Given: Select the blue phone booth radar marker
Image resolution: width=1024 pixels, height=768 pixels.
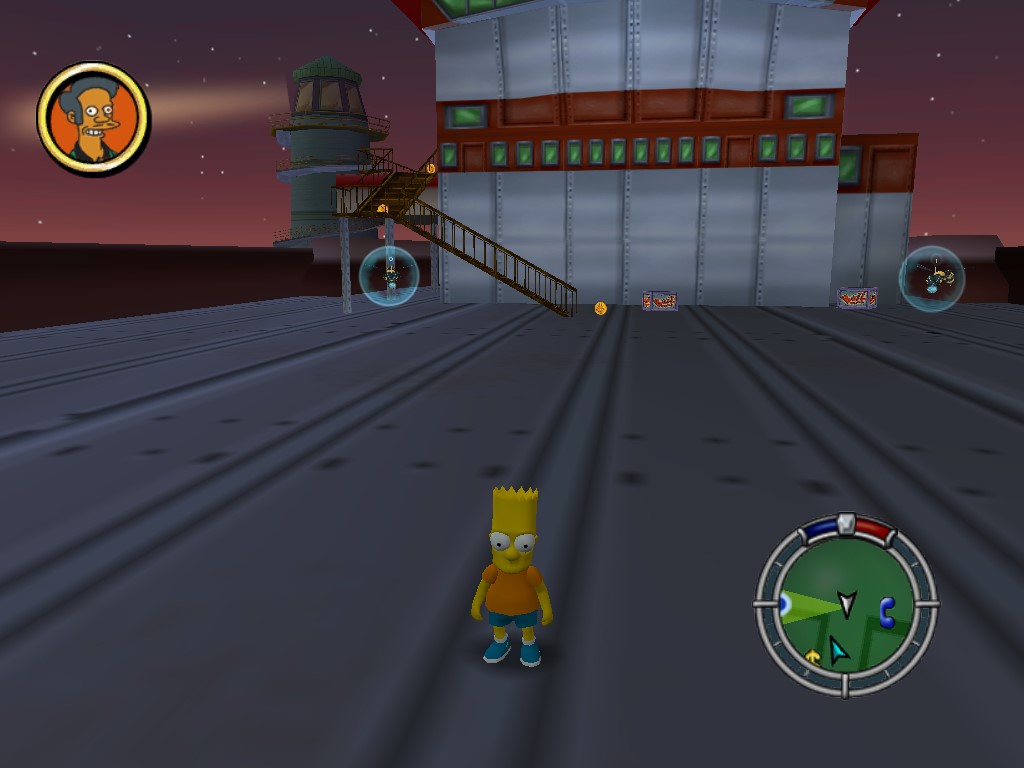Looking at the screenshot, I should coord(886,611).
